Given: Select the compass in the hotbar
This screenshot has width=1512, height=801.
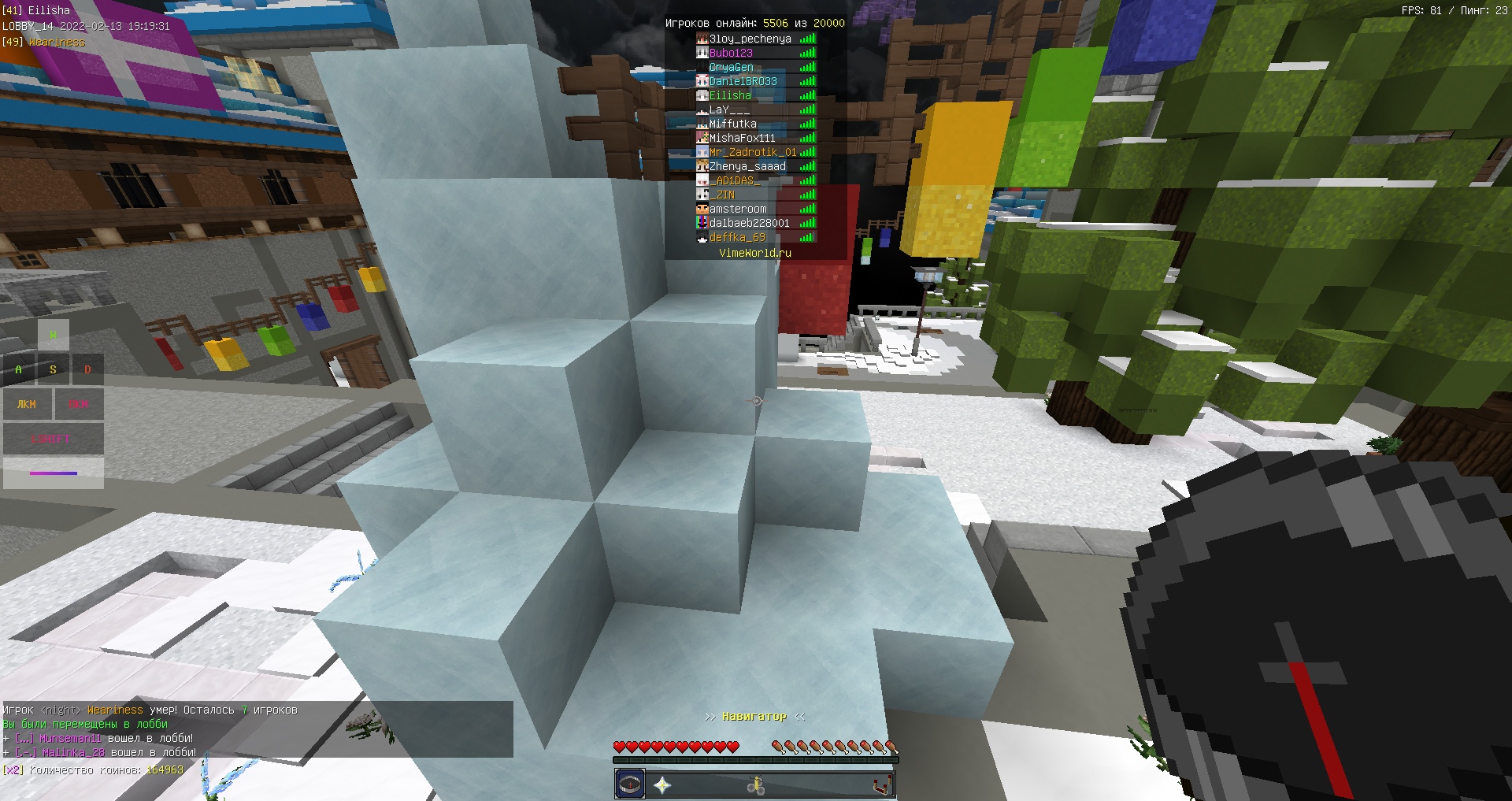Looking at the screenshot, I should (x=629, y=783).
